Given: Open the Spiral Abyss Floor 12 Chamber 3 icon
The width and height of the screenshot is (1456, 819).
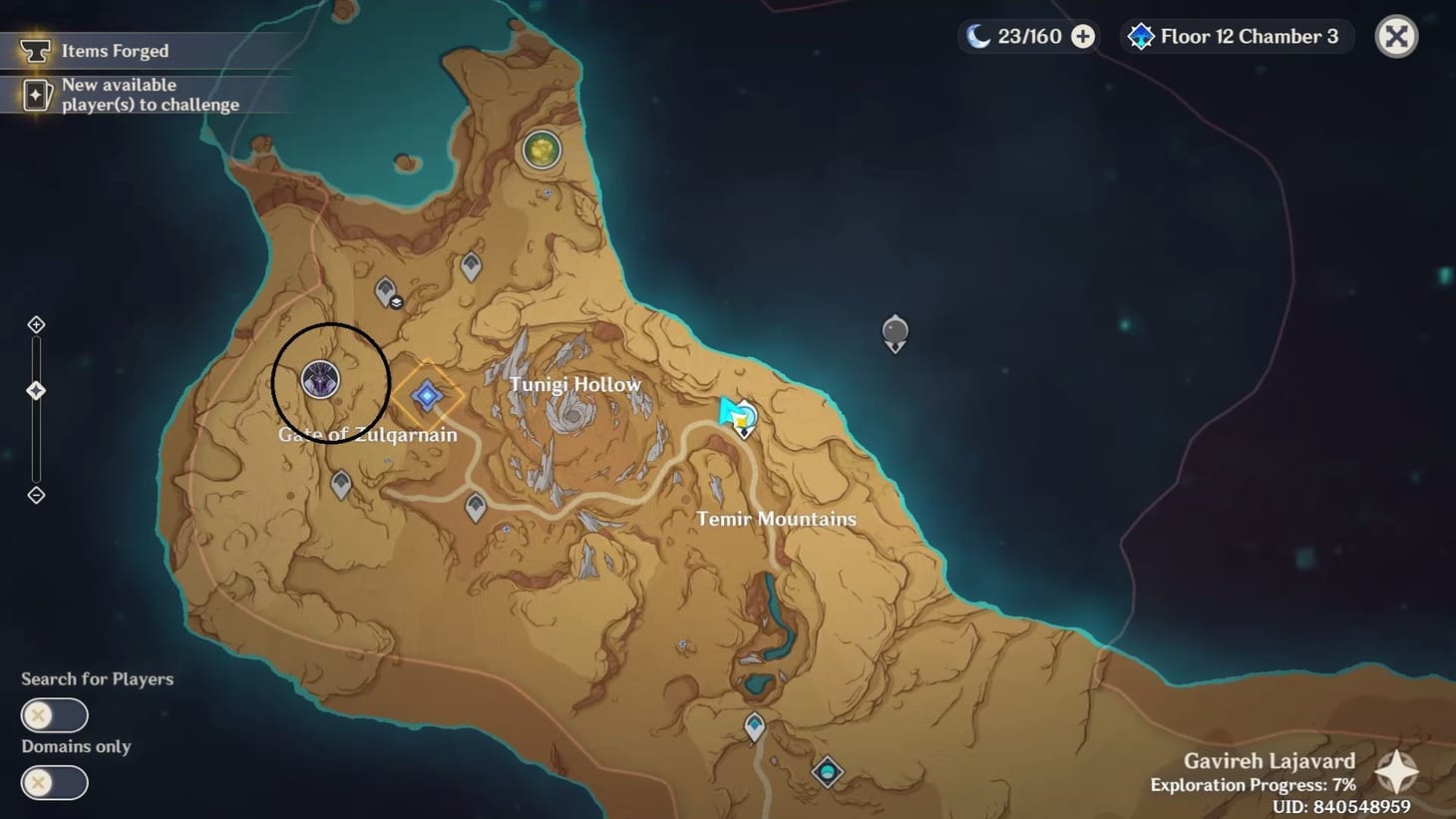Looking at the screenshot, I should point(1140,36).
